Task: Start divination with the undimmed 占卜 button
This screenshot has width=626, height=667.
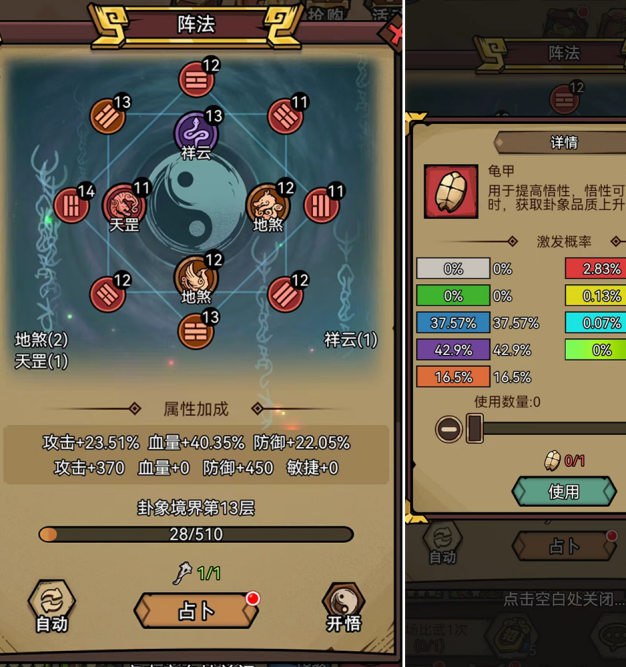Action: pyautogui.click(x=196, y=610)
